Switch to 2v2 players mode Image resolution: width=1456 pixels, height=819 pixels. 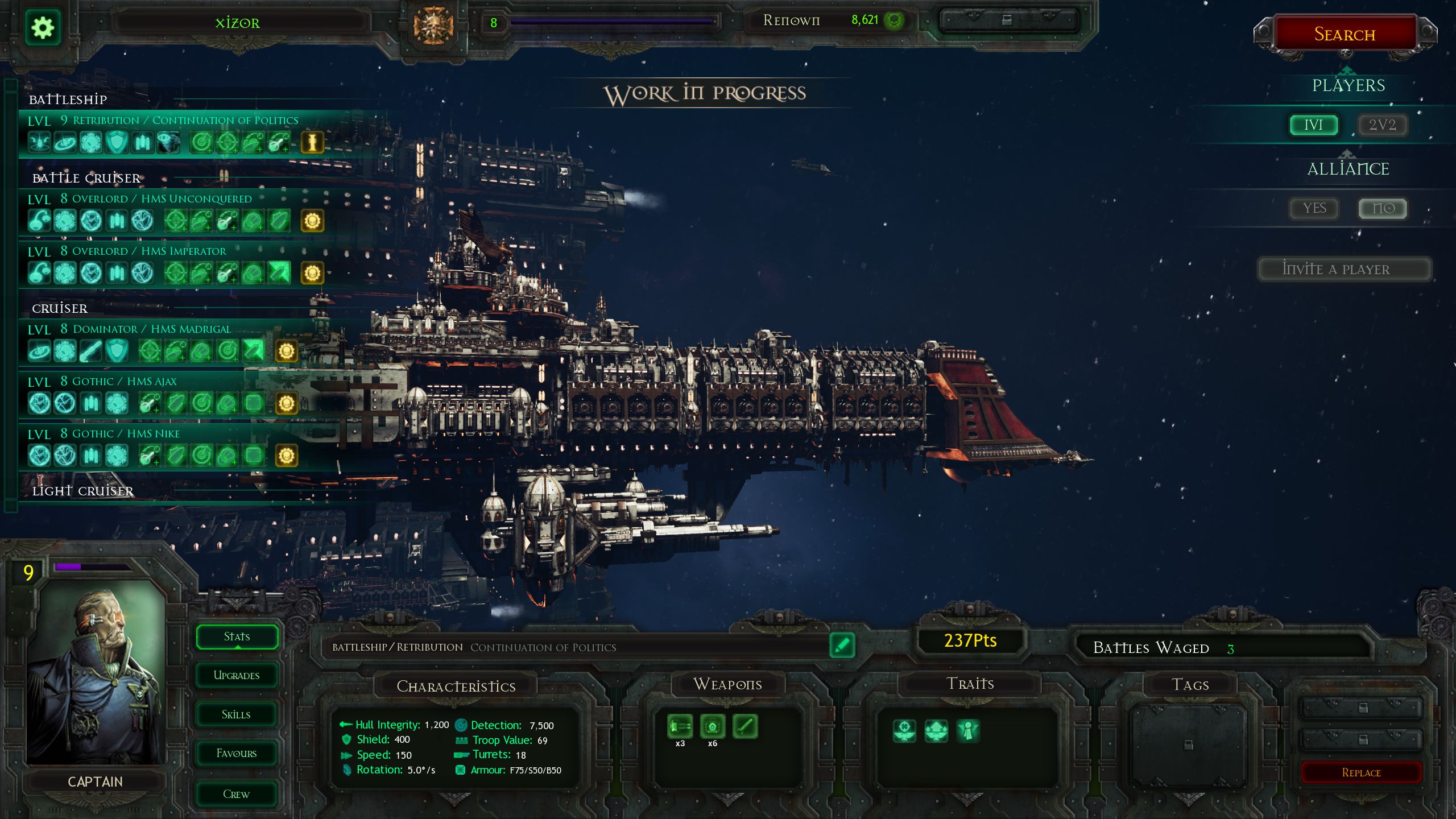(1382, 125)
